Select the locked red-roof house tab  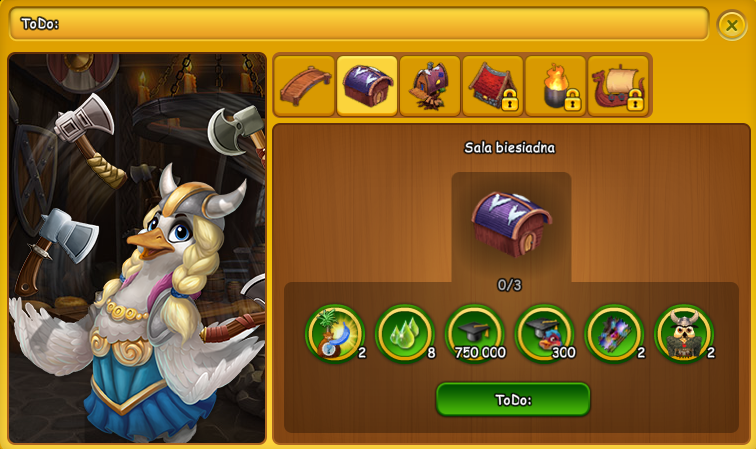[493, 86]
